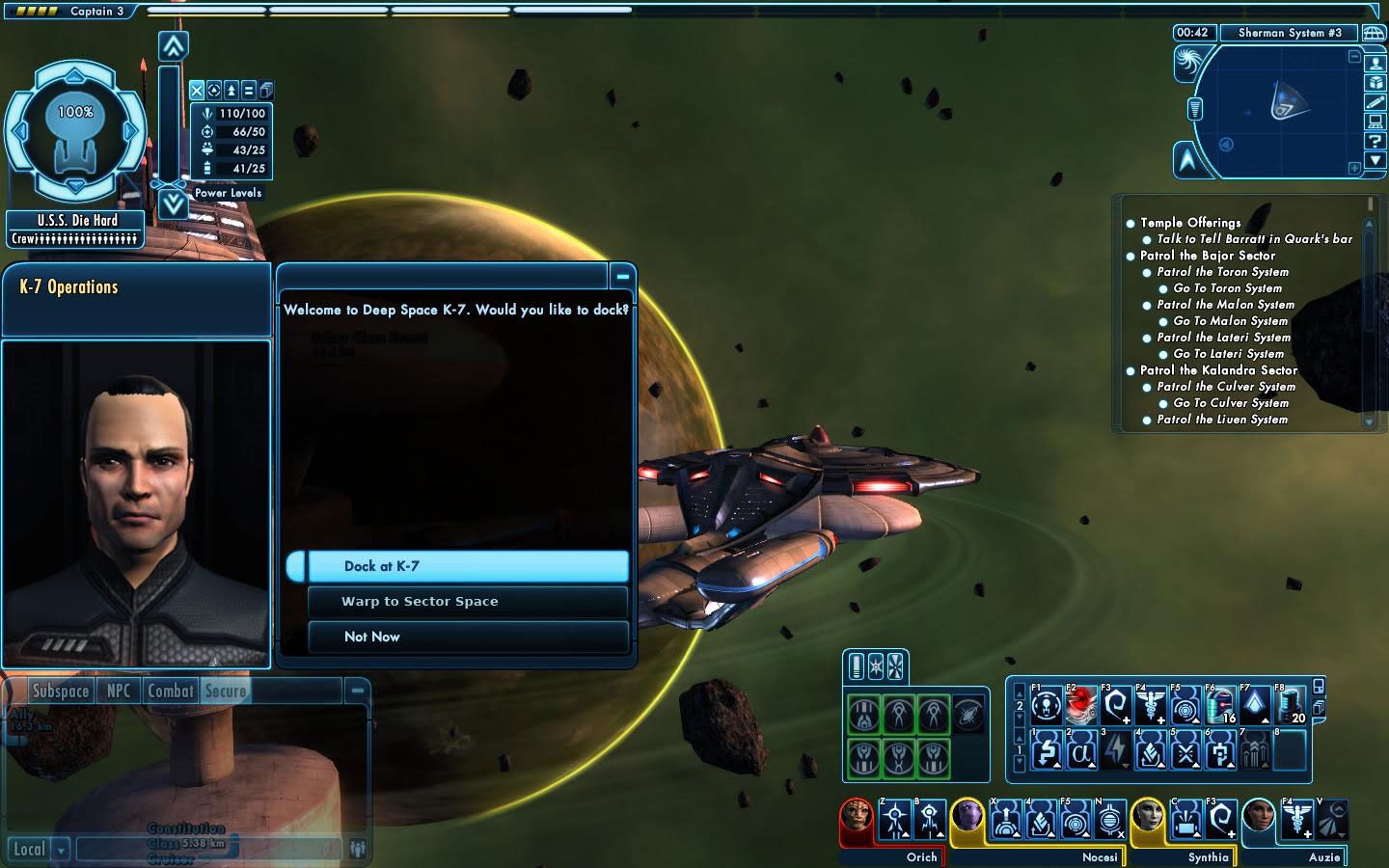This screenshot has height=868, width=1389.
Task: Decrease throttle with the down arrow
Action: 173,203
